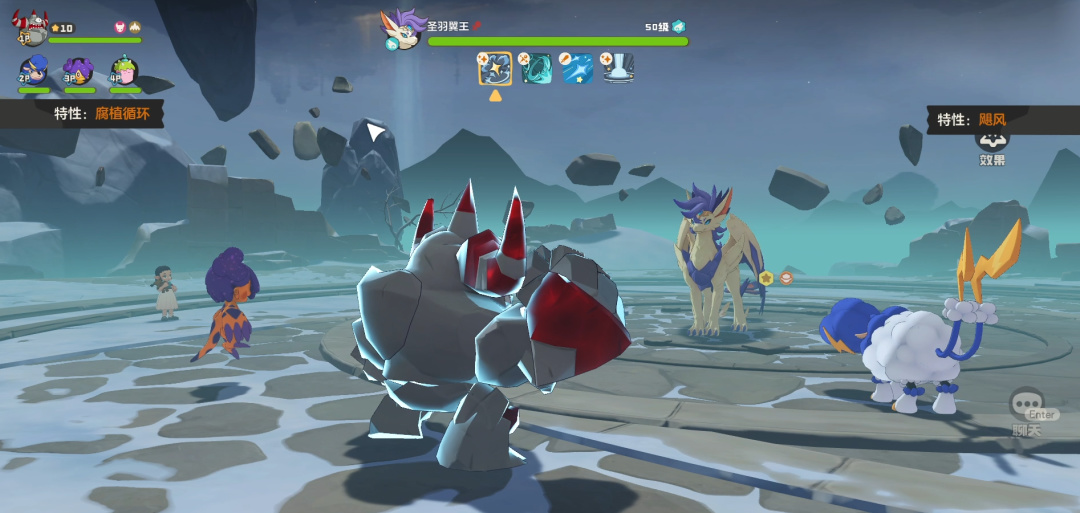1080x513 pixels.
Task: Select the 2P blue-haired teammate portrait
Action: pos(34,71)
